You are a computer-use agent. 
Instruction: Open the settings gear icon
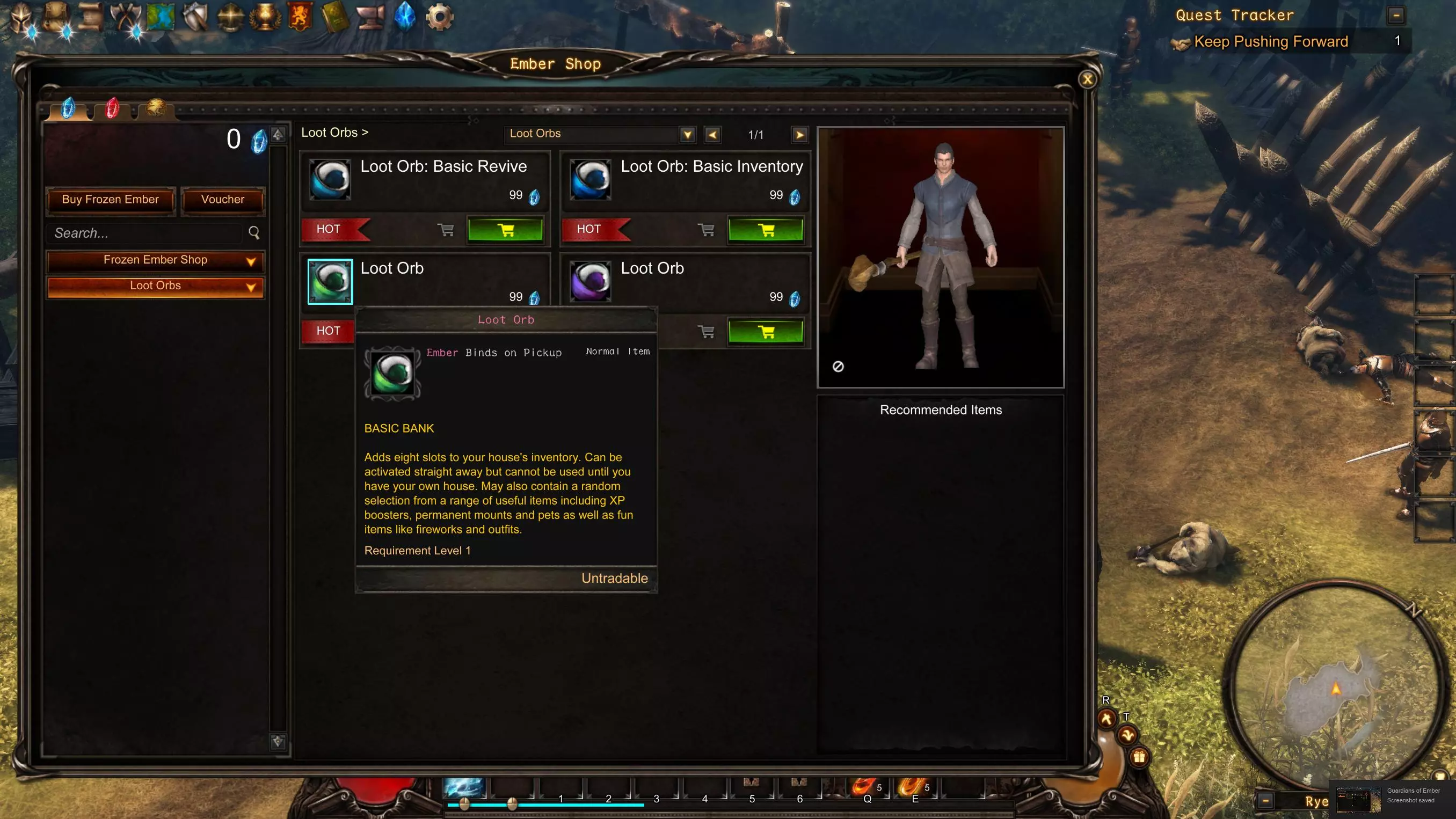pyautogui.click(x=439, y=17)
